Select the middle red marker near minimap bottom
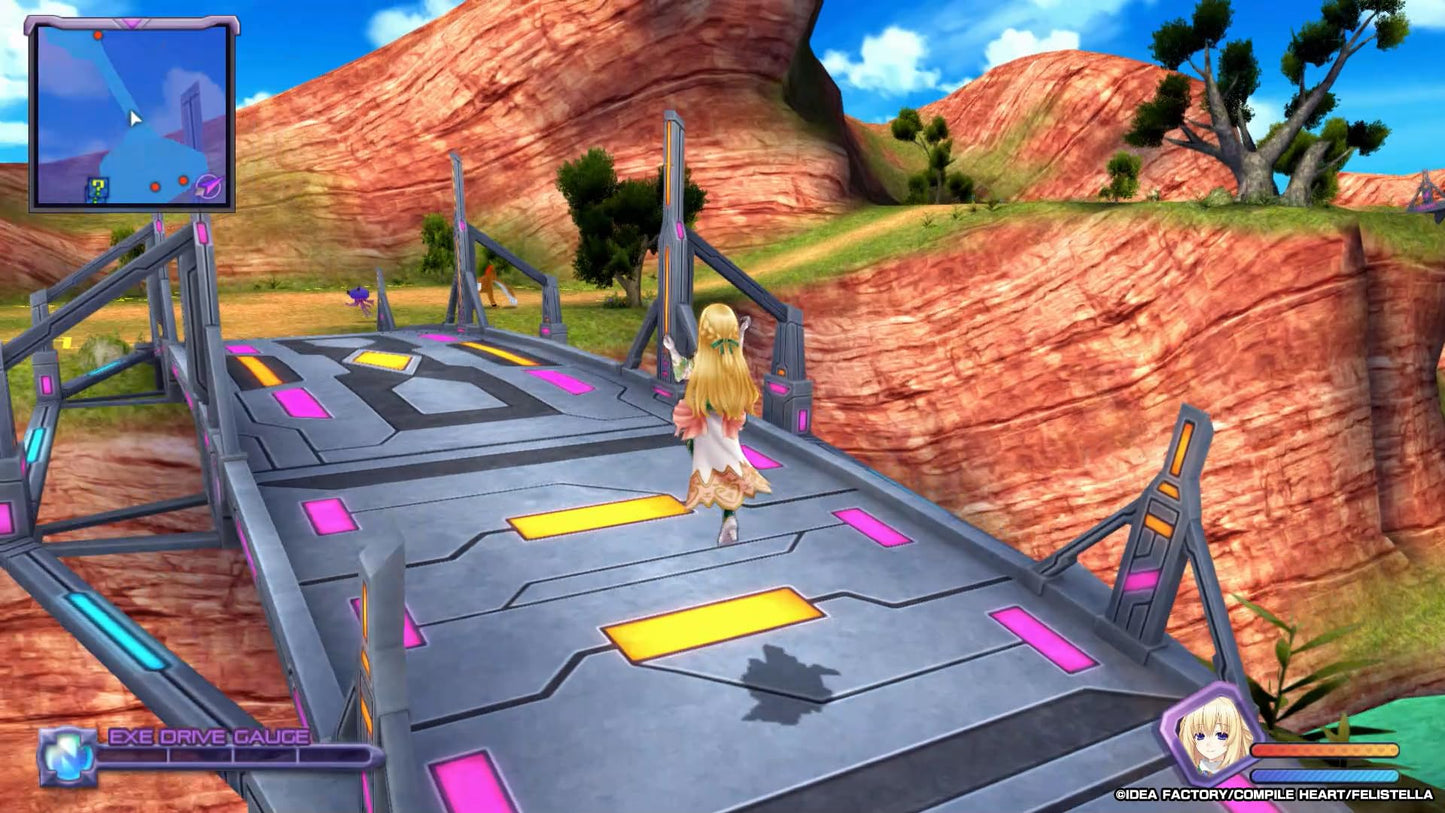 tap(155, 187)
